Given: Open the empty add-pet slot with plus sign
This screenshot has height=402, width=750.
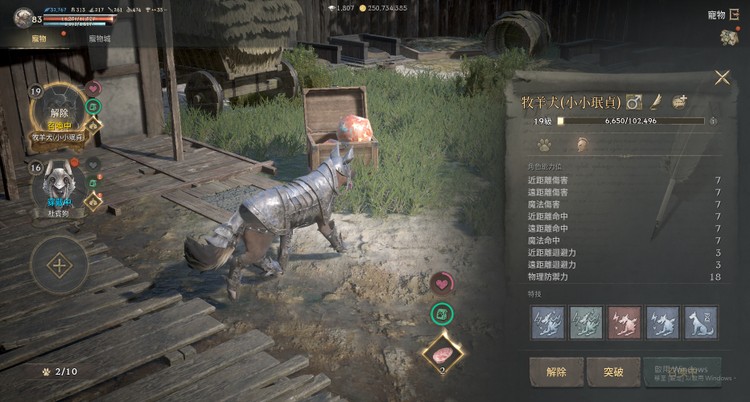Looking at the screenshot, I should coord(59,266).
